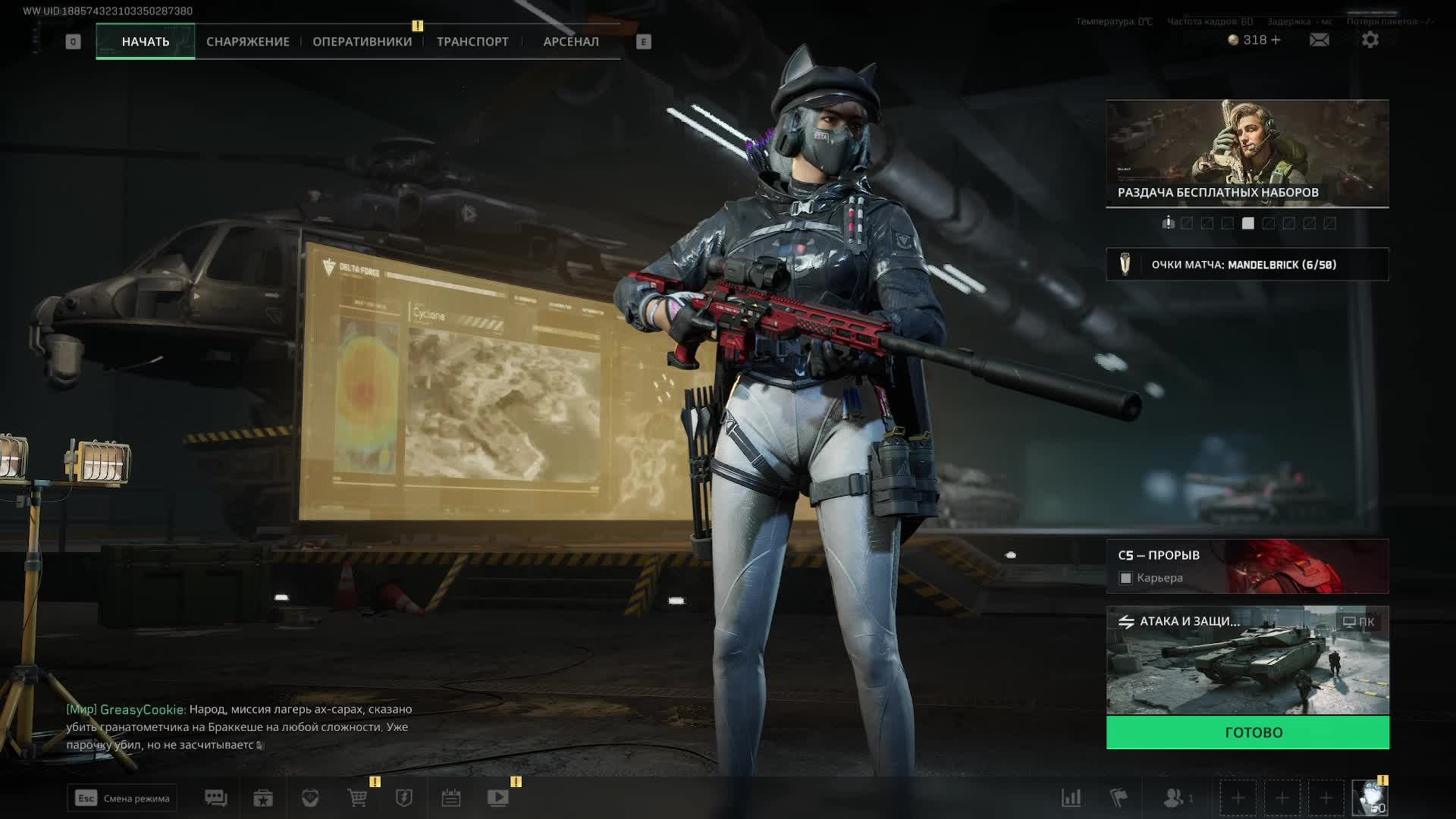
Task: Open the calendar events icon
Action: pyautogui.click(x=451, y=798)
